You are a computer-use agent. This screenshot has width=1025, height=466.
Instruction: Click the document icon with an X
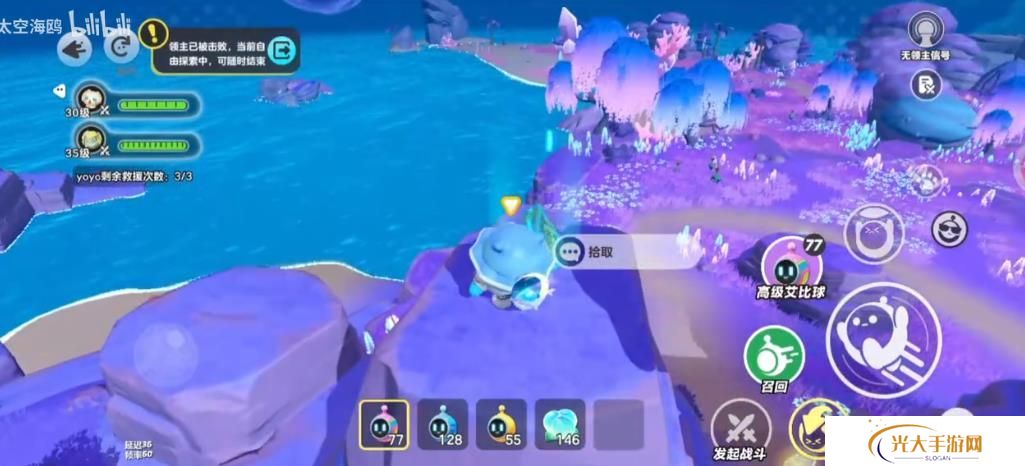[x=926, y=86]
